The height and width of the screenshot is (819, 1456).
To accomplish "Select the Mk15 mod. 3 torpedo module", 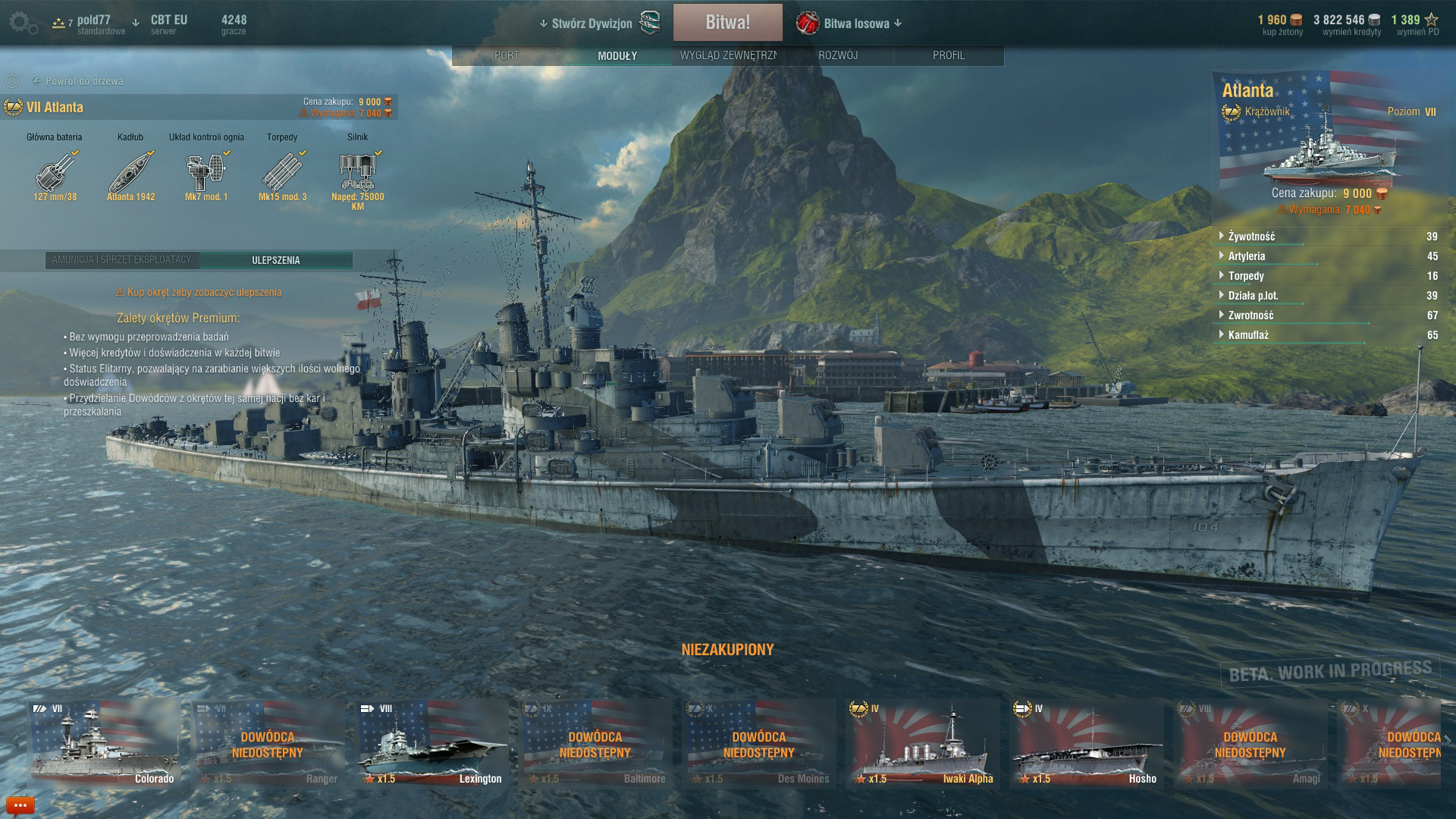I will click(x=282, y=172).
